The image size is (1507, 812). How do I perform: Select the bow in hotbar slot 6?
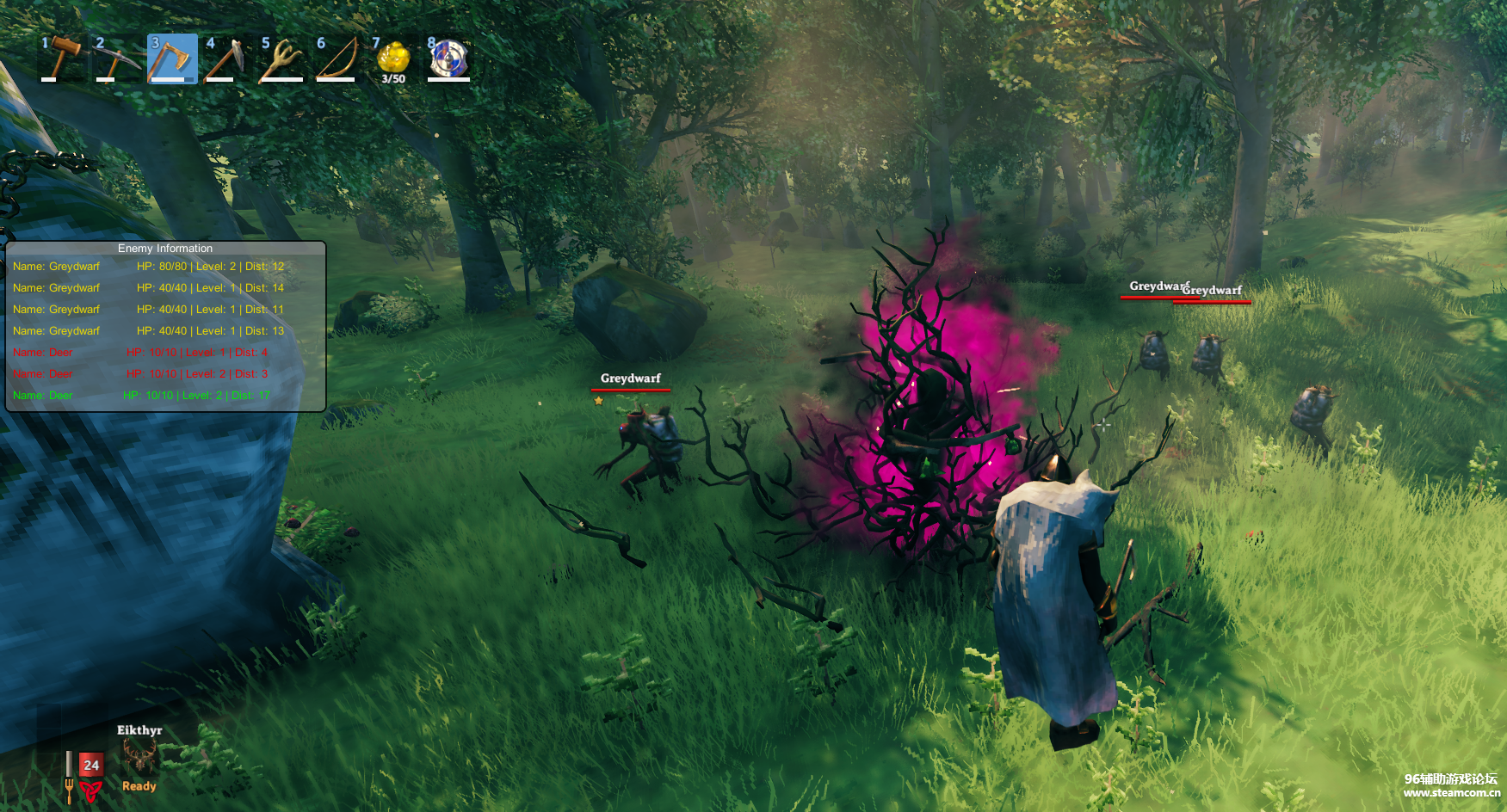337,58
